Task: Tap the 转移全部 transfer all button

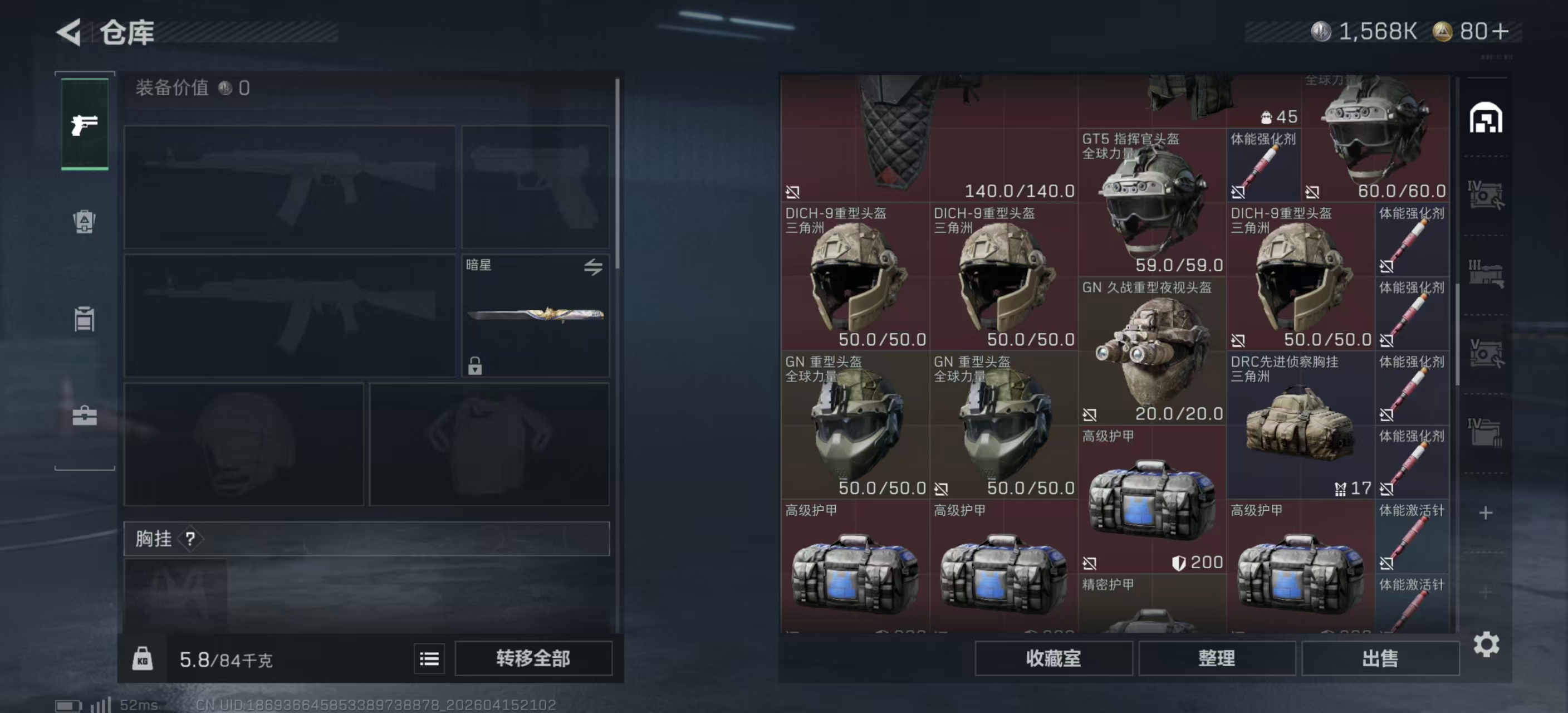Action: [533, 658]
